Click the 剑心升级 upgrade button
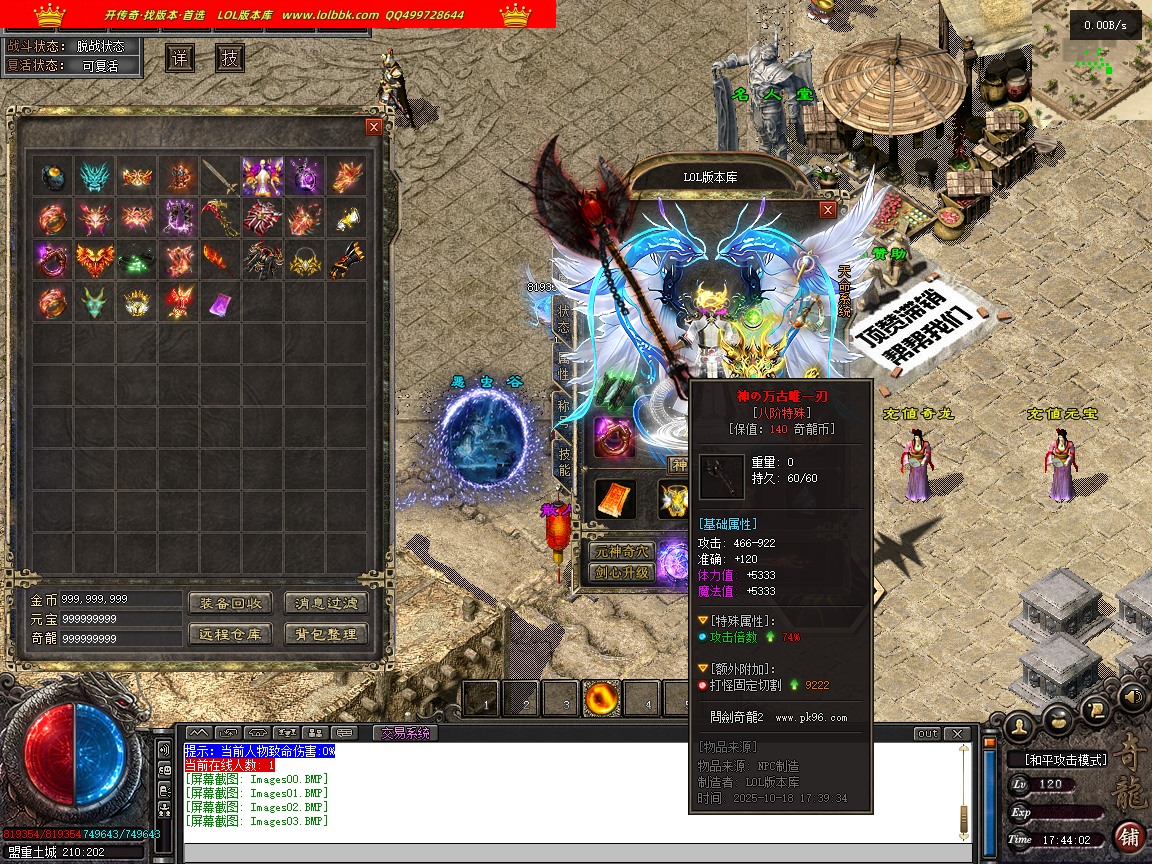The height and width of the screenshot is (864, 1152). (x=621, y=573)
